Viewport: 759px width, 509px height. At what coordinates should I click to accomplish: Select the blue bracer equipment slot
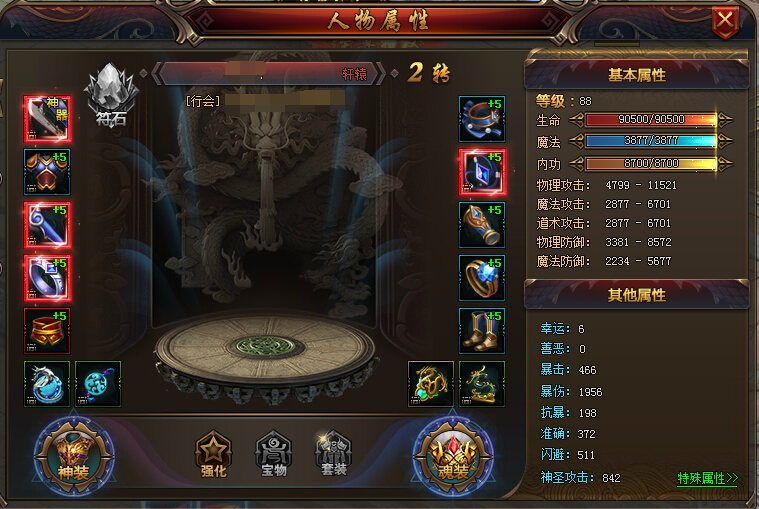point(480,224)
